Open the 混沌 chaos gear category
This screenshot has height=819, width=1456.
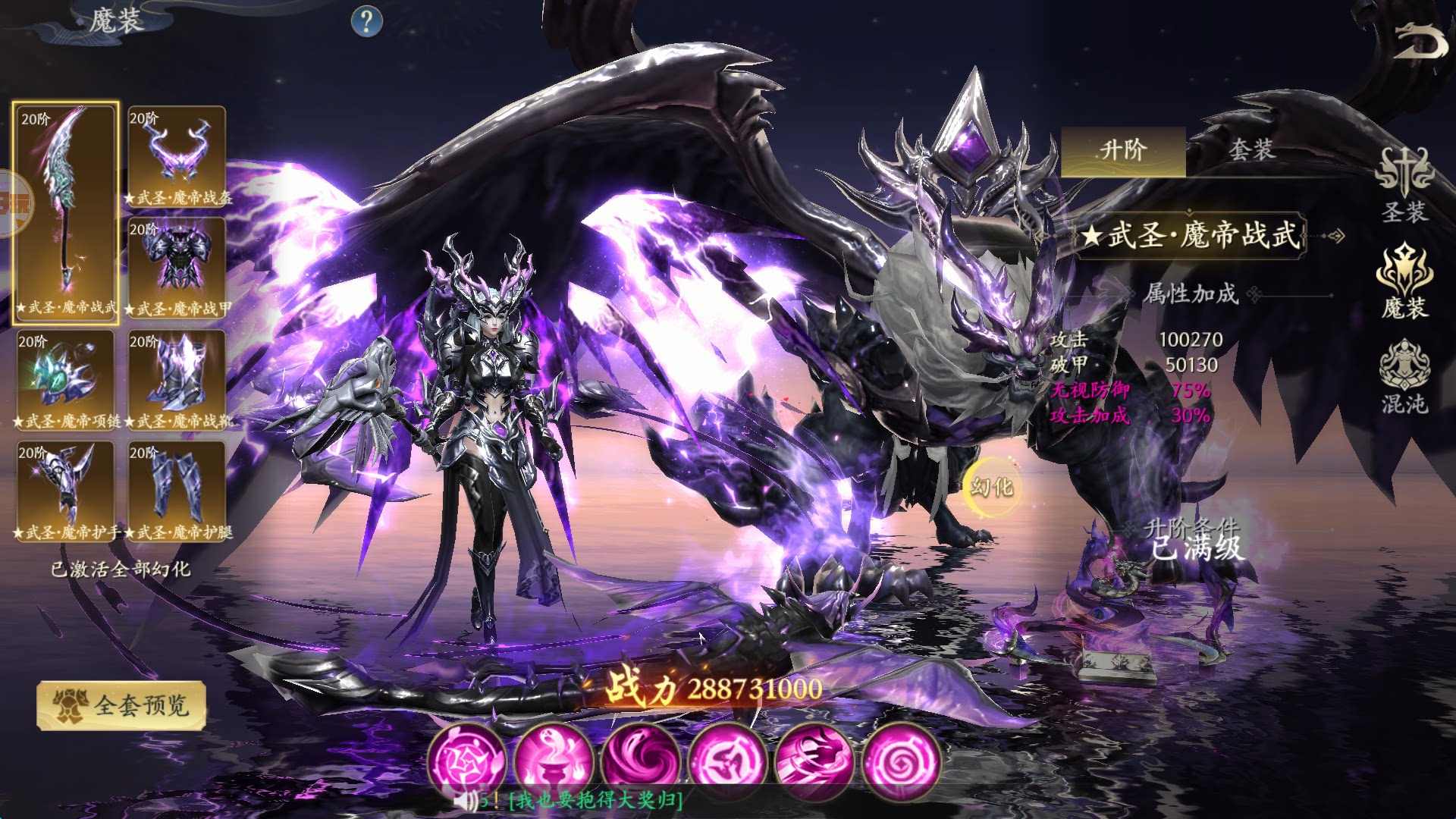point(1404,378)
